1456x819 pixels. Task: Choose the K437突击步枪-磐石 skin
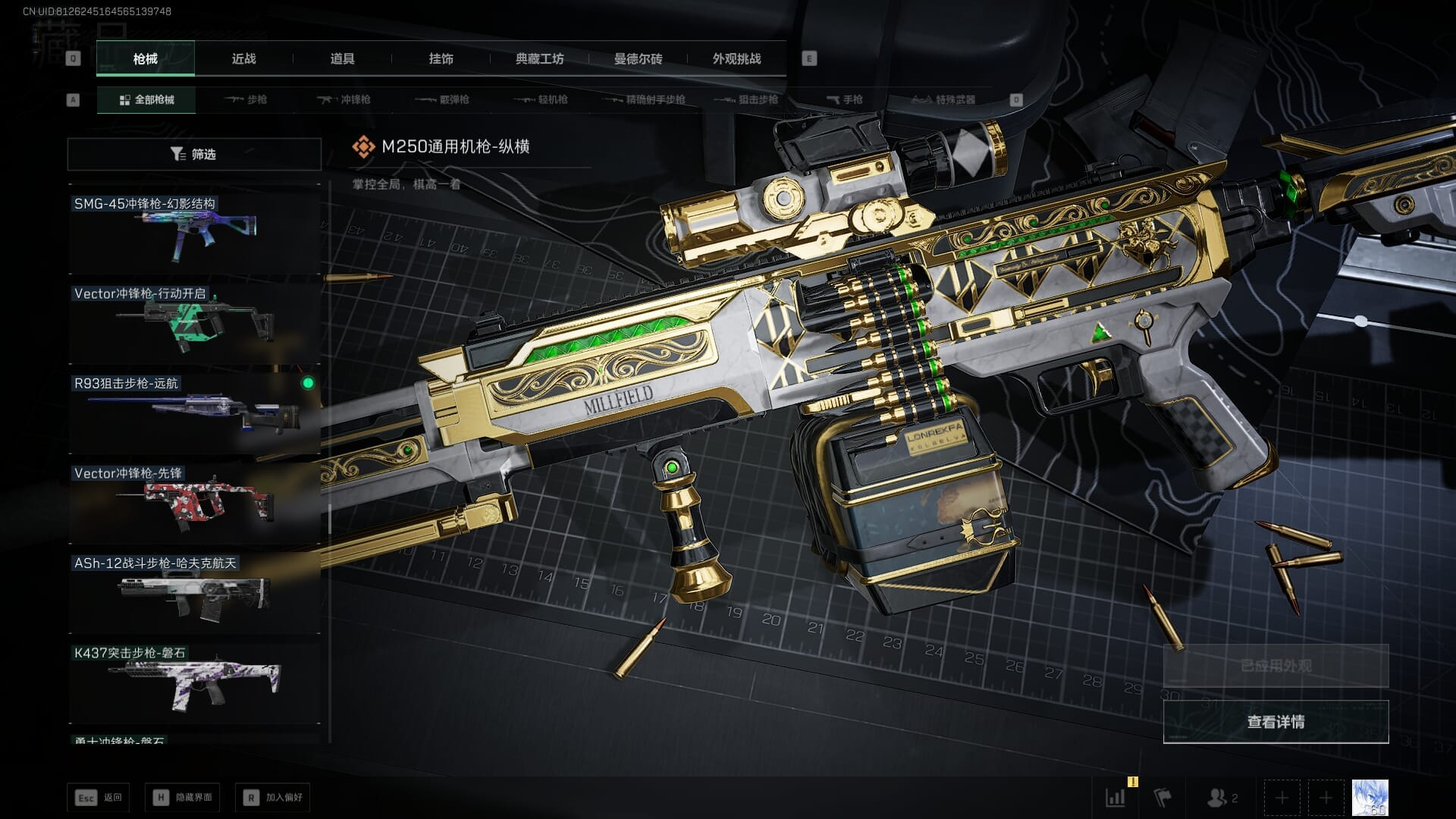[194, 682]
